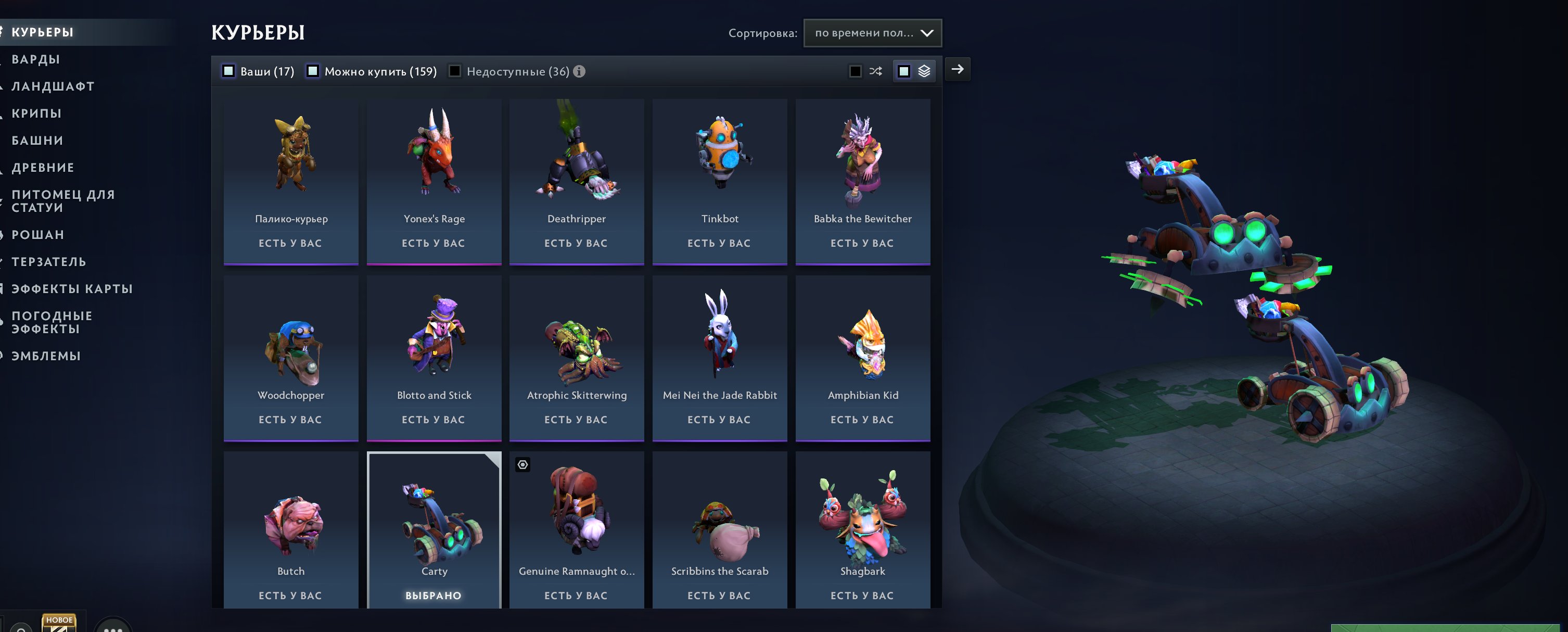Uncheck the Ваши (17) filter
This screenshot has width=1568, height=632.
pyautogui.click(x=227, y=71)
